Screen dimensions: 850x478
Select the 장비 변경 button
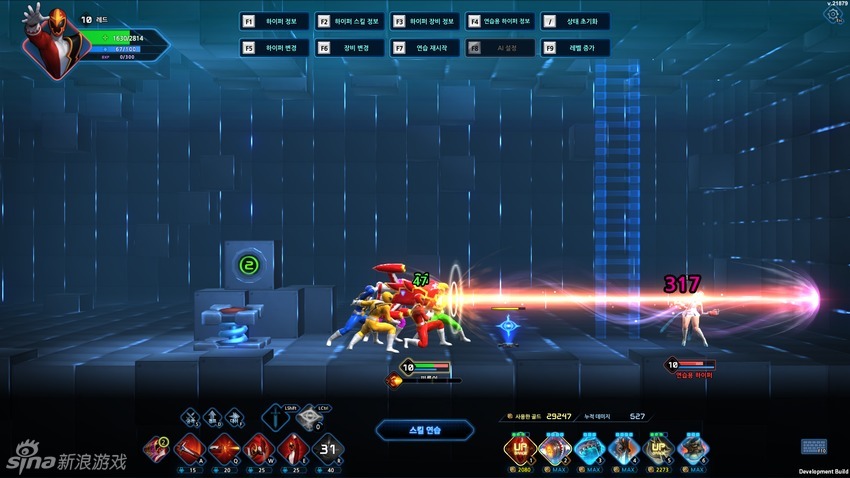click(350, 47)
